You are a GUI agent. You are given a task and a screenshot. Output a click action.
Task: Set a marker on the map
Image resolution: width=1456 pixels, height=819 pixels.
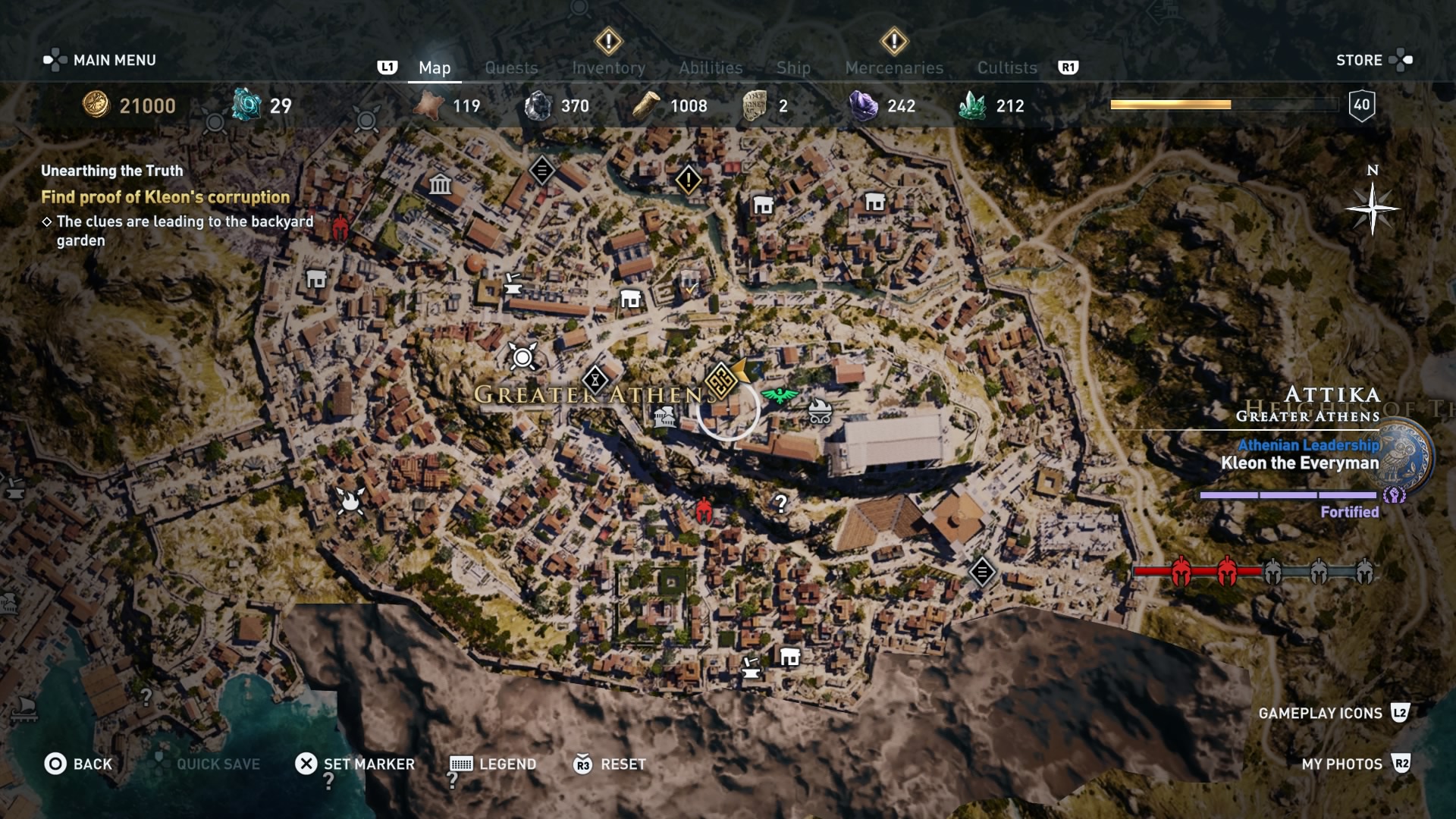(x=354, y=764)
